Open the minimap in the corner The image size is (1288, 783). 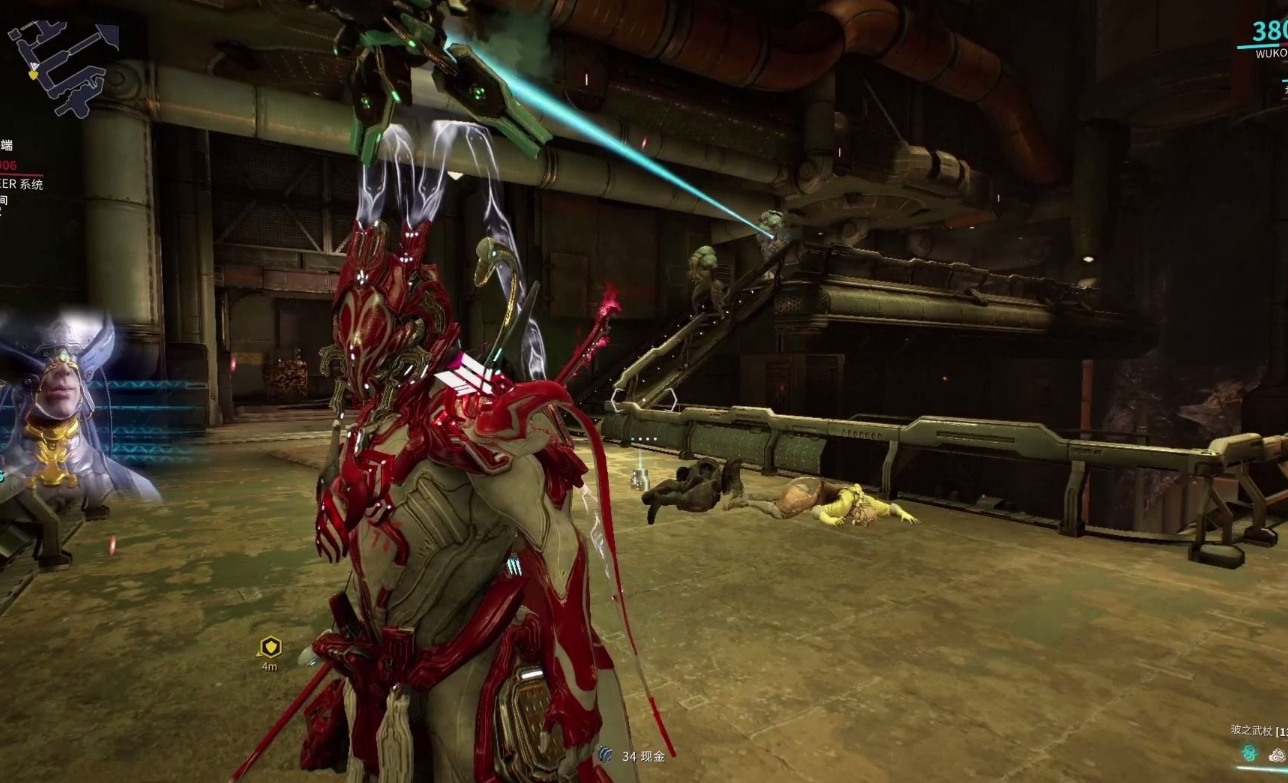point(62,65)
